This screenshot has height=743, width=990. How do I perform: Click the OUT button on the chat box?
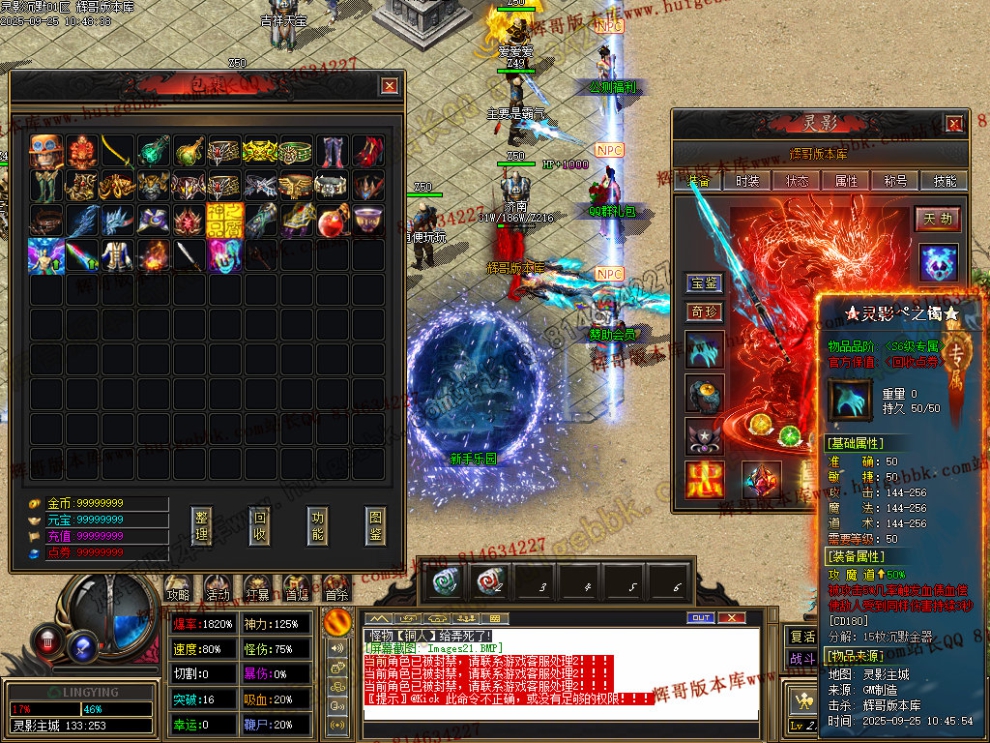701,618
